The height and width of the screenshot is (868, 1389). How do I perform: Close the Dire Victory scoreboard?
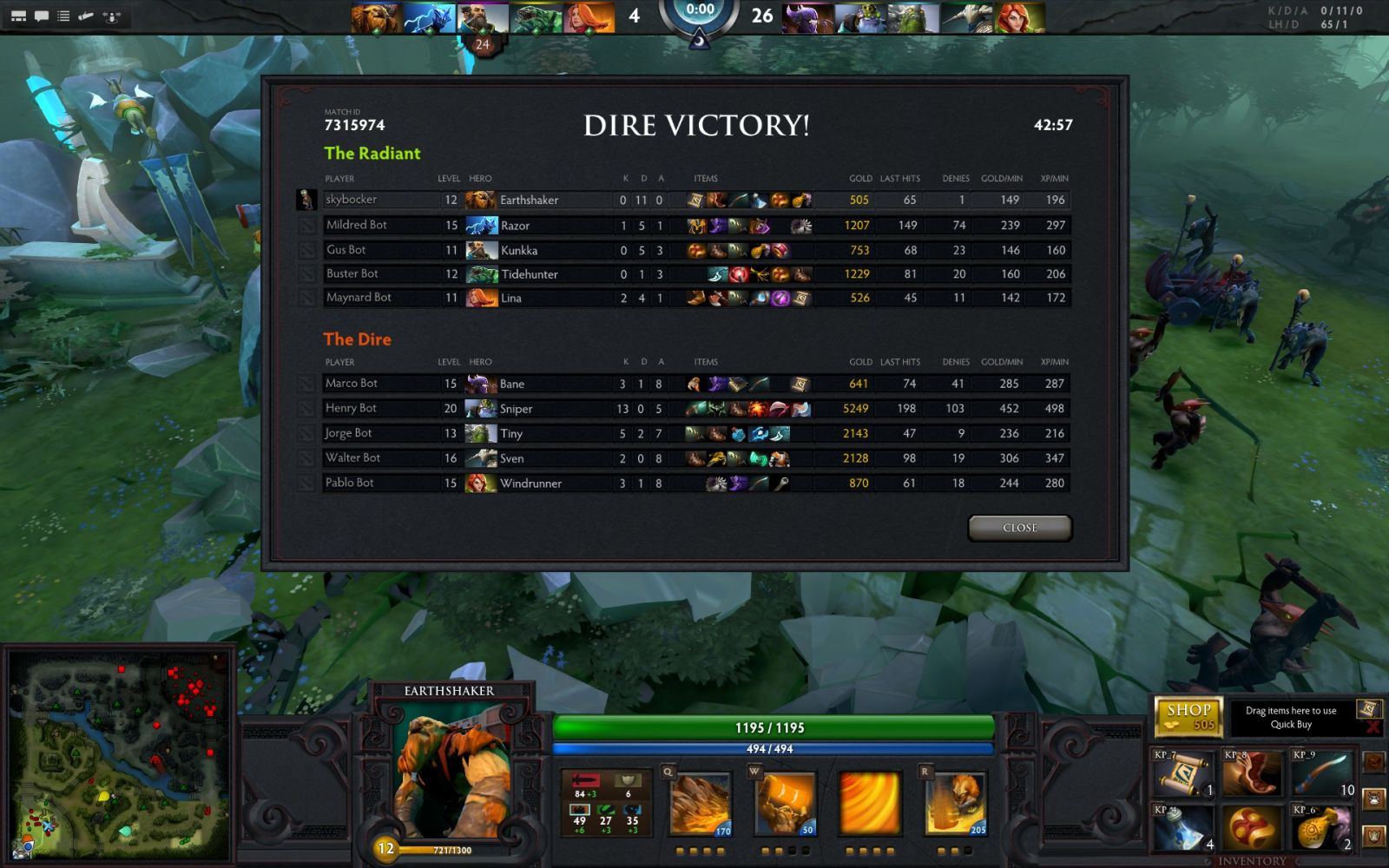click(x=1019, y=528)
